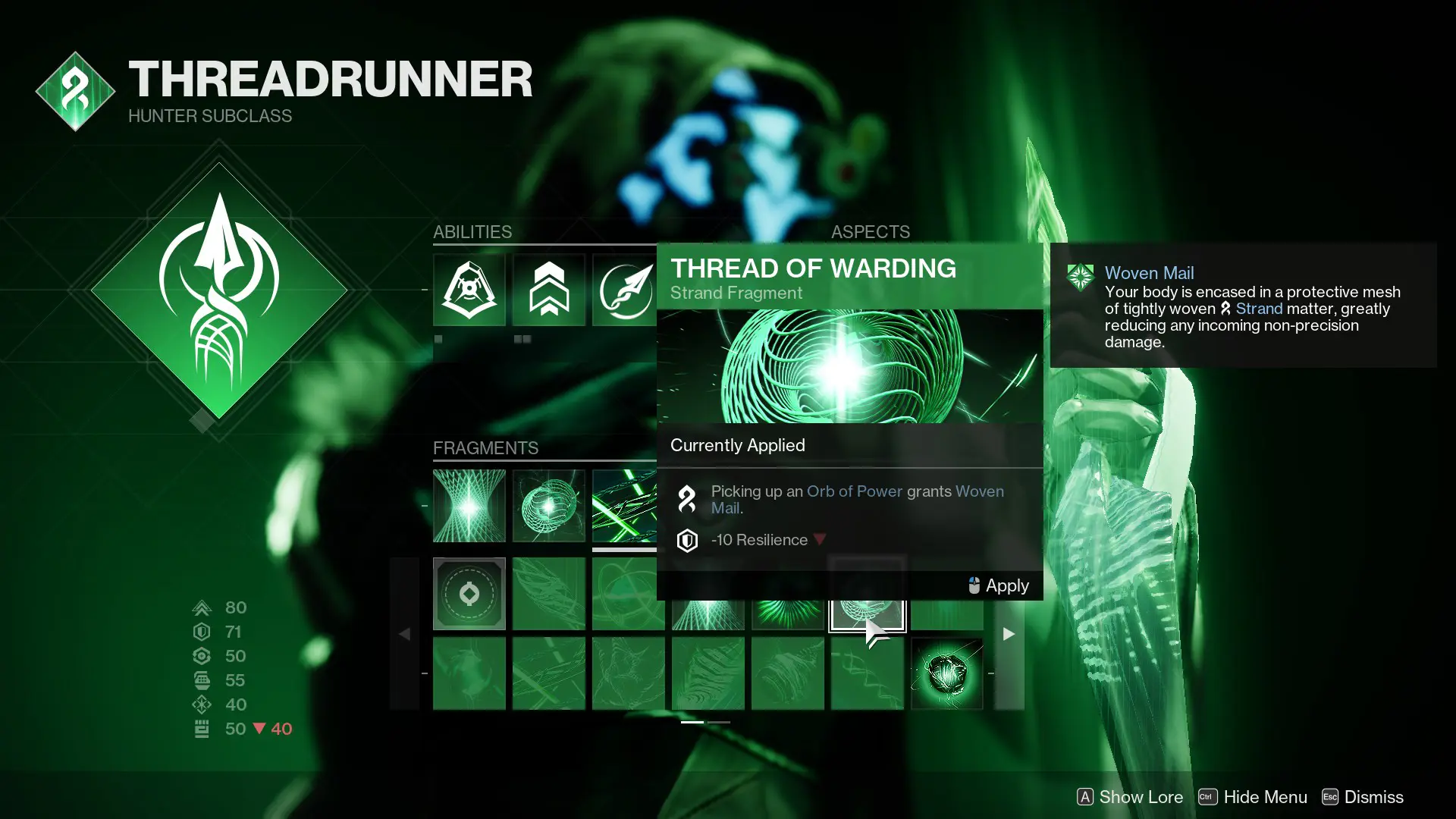Click the Strand symbol next to Orb of Power text
This screenshot has height=819, width=1456.
click(687, 499)
